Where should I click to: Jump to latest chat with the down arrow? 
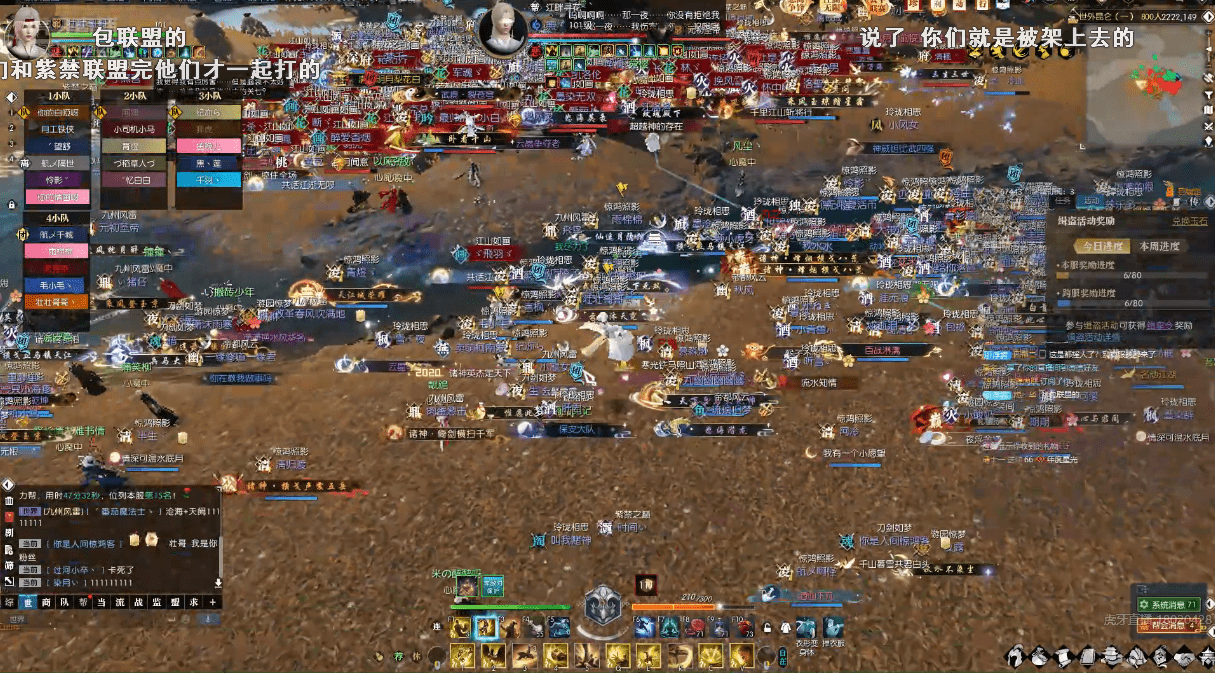click(218, 582)
